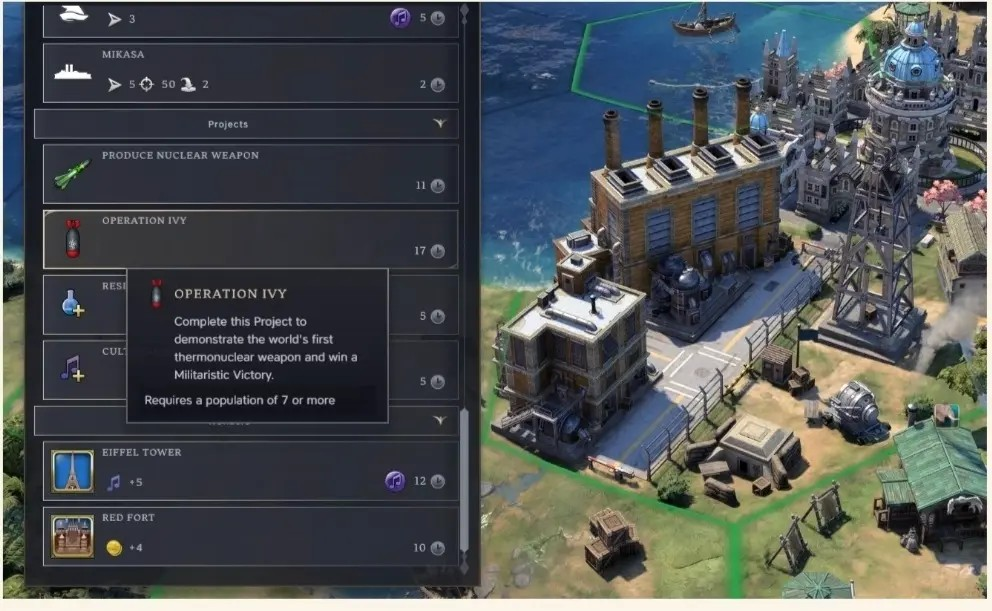Choose the Red Fort wonder
The width and height of the screenshot is (992, 611).
pyautogui.click(x=250, y=535)
